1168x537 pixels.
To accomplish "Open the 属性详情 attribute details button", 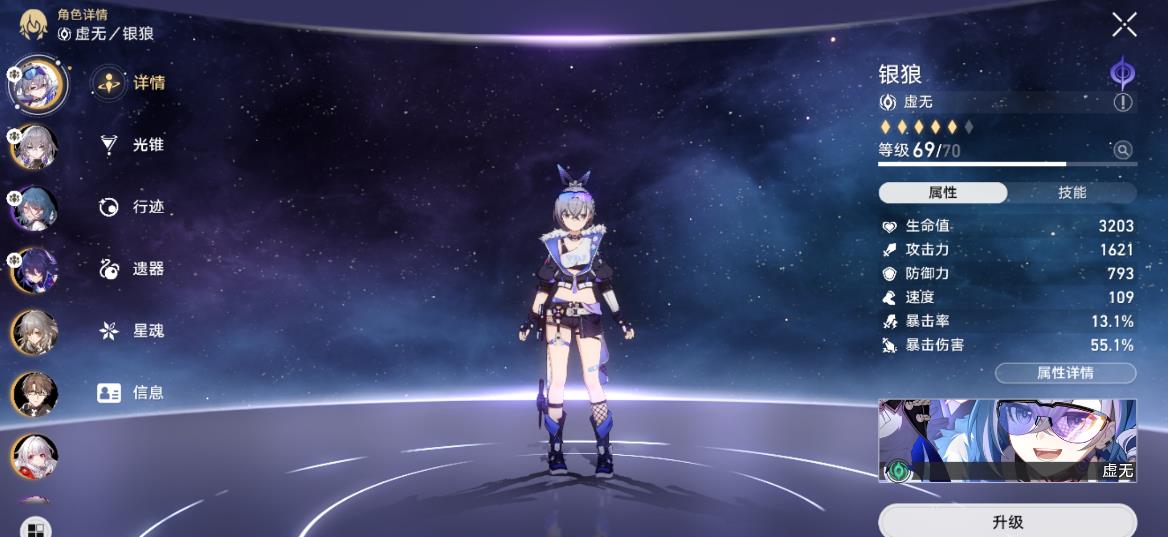I will 1065,373.
